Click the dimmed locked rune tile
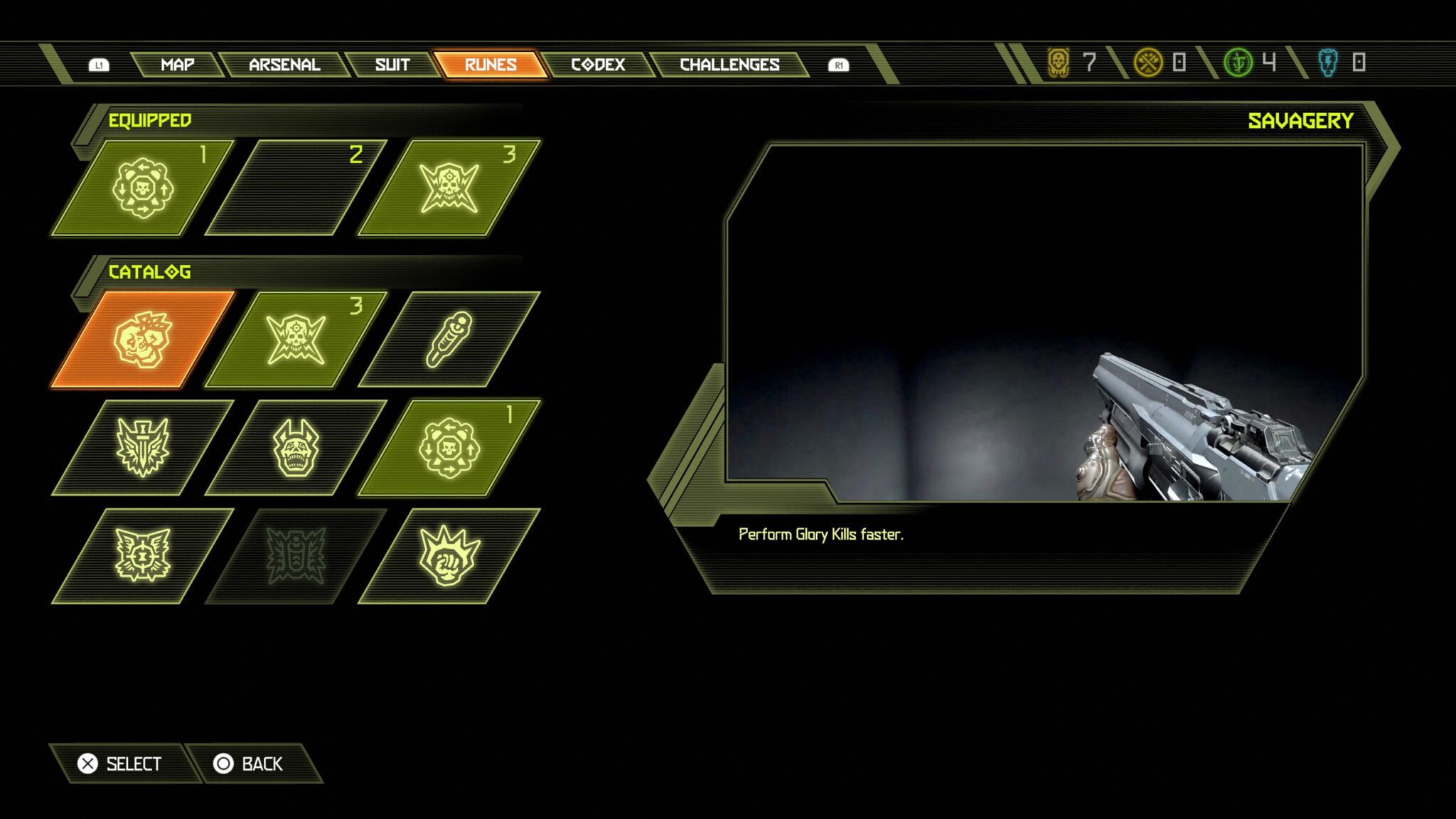This screenshot has height=819, width=1456. 296,556
